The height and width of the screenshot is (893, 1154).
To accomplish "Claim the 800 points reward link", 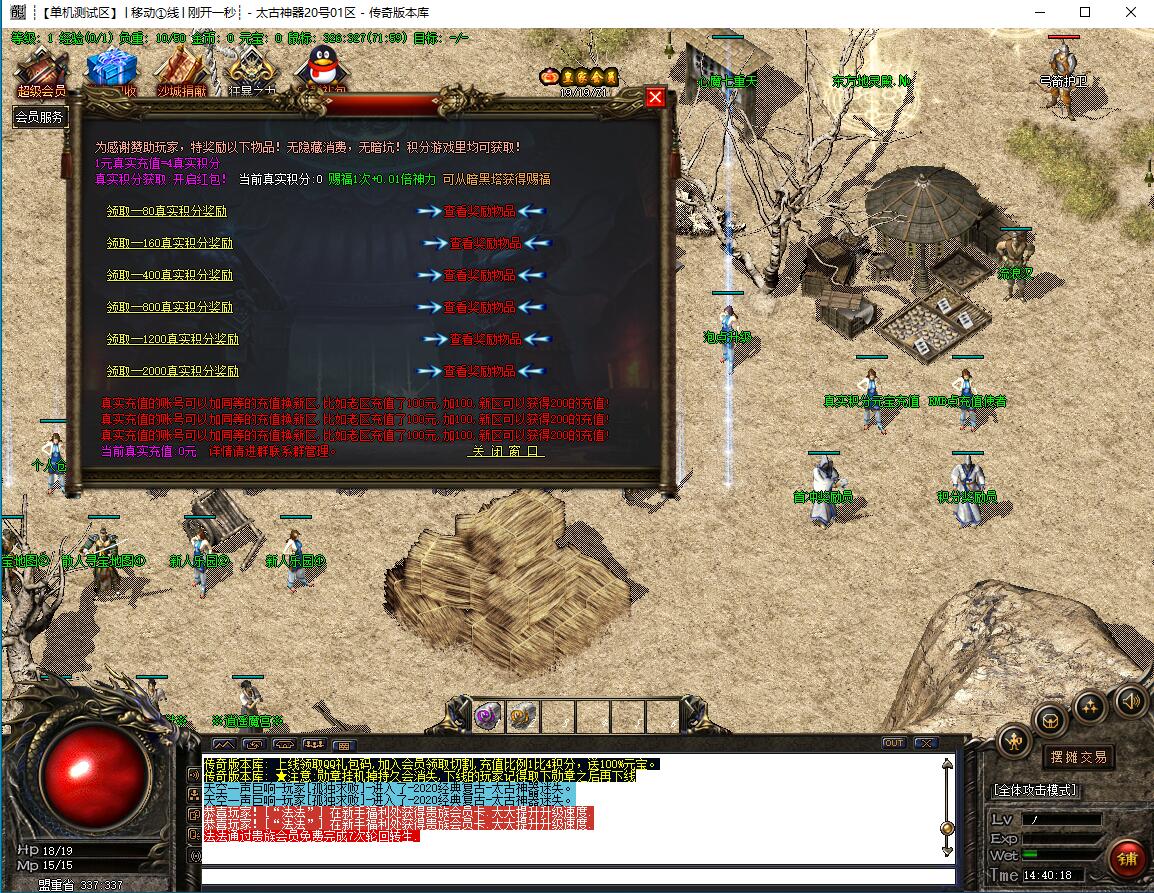I will click(170, 307).
